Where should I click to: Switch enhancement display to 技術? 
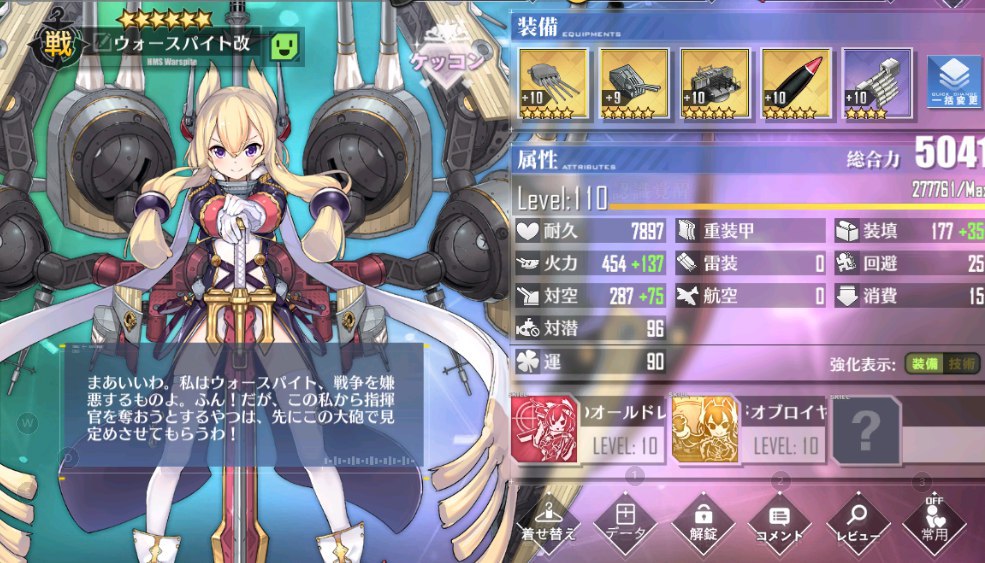964,365
